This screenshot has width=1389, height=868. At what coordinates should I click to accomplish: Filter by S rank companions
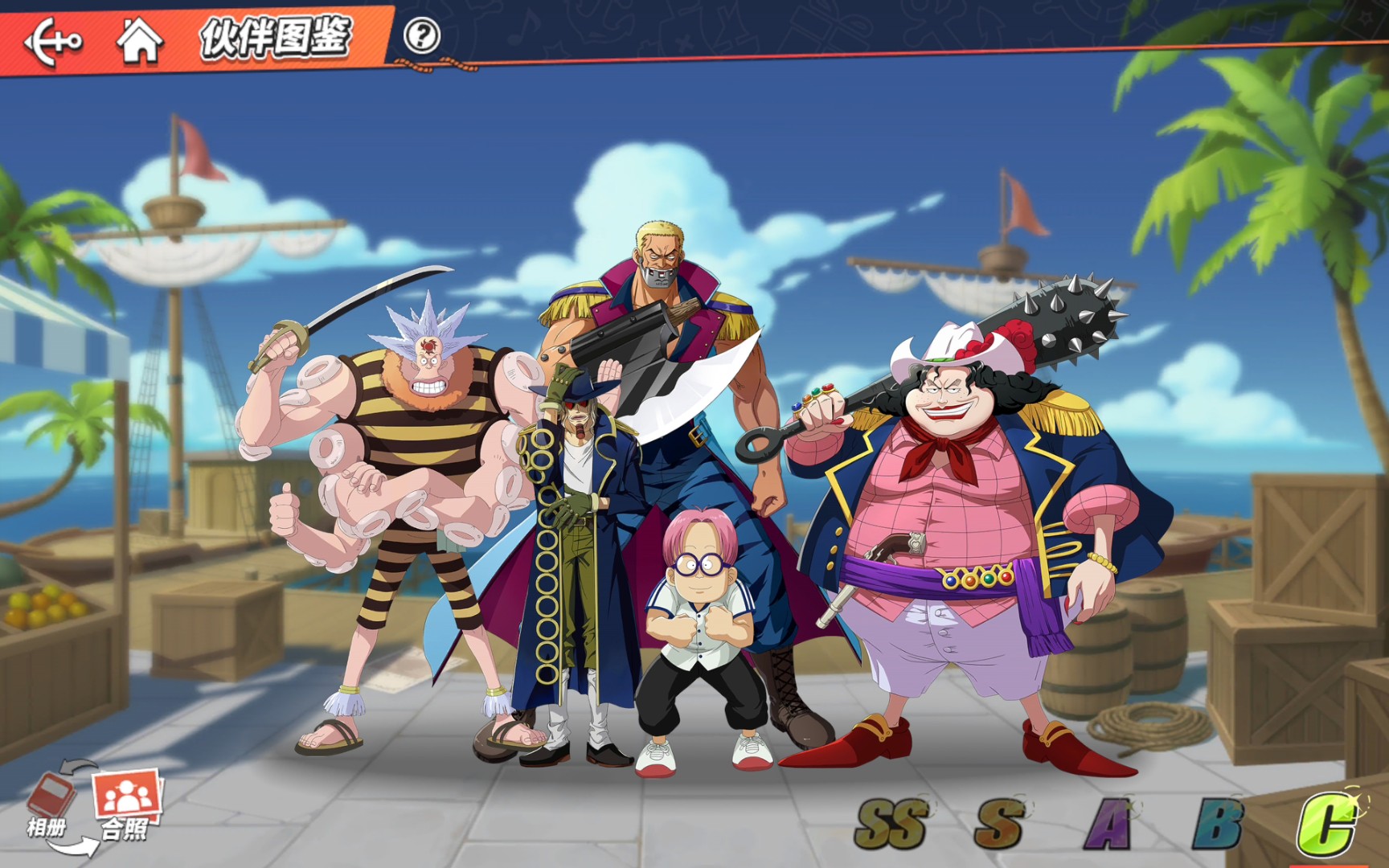click(999, 824)
